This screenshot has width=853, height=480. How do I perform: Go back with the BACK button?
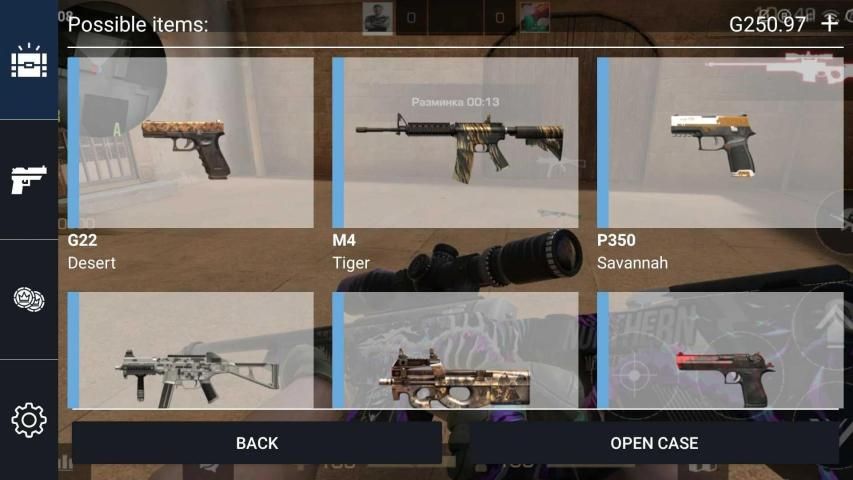pyautogui.click(x=256, y=442)
